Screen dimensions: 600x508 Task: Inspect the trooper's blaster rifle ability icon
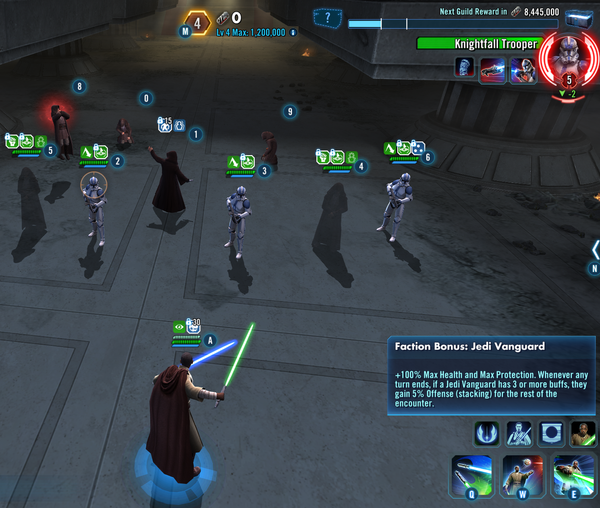pos(494,68)
